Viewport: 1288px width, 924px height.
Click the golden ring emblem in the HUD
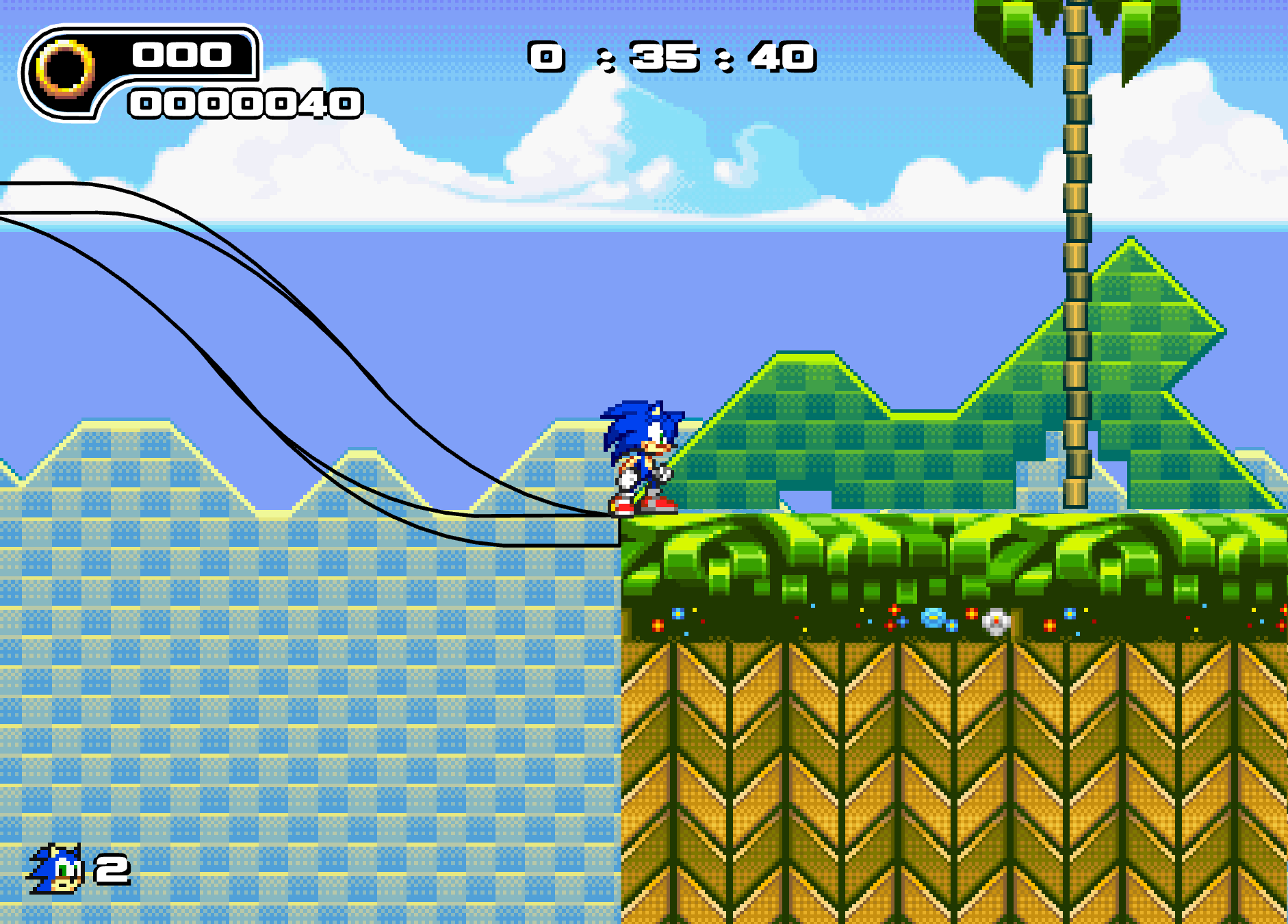[65, 68]
